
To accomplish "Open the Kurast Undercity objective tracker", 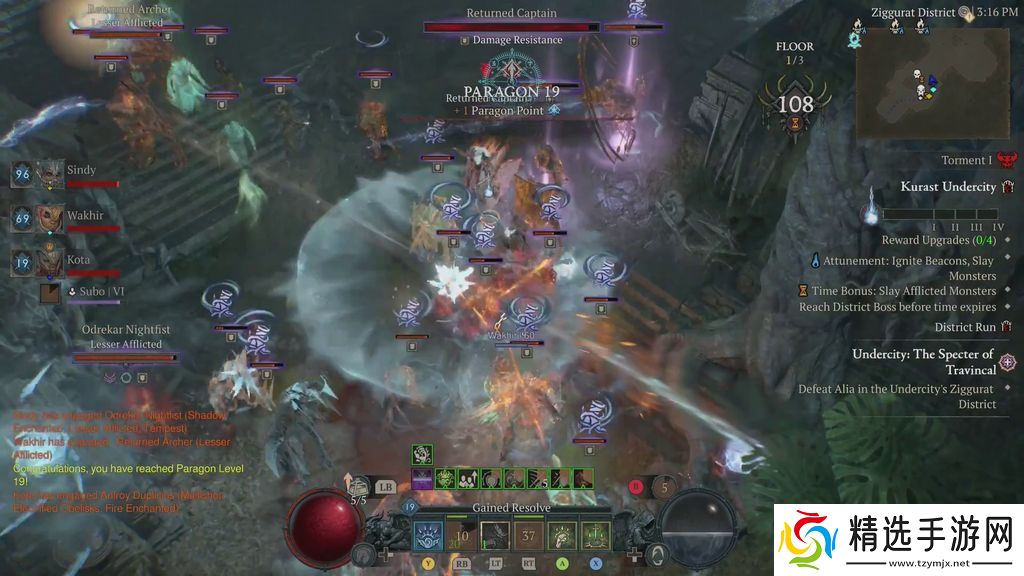I will [x=948, y=187].
